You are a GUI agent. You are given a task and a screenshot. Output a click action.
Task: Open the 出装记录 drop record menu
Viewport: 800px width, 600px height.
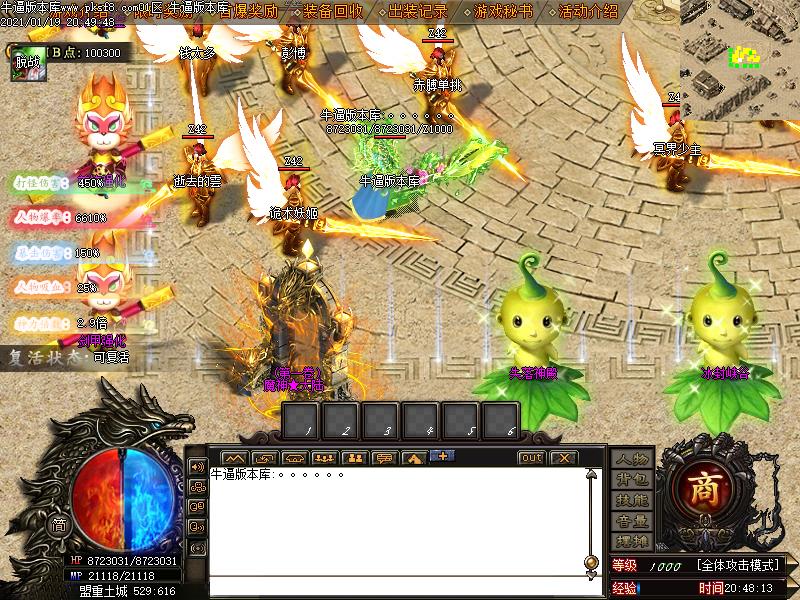click(x=418, y=12)
